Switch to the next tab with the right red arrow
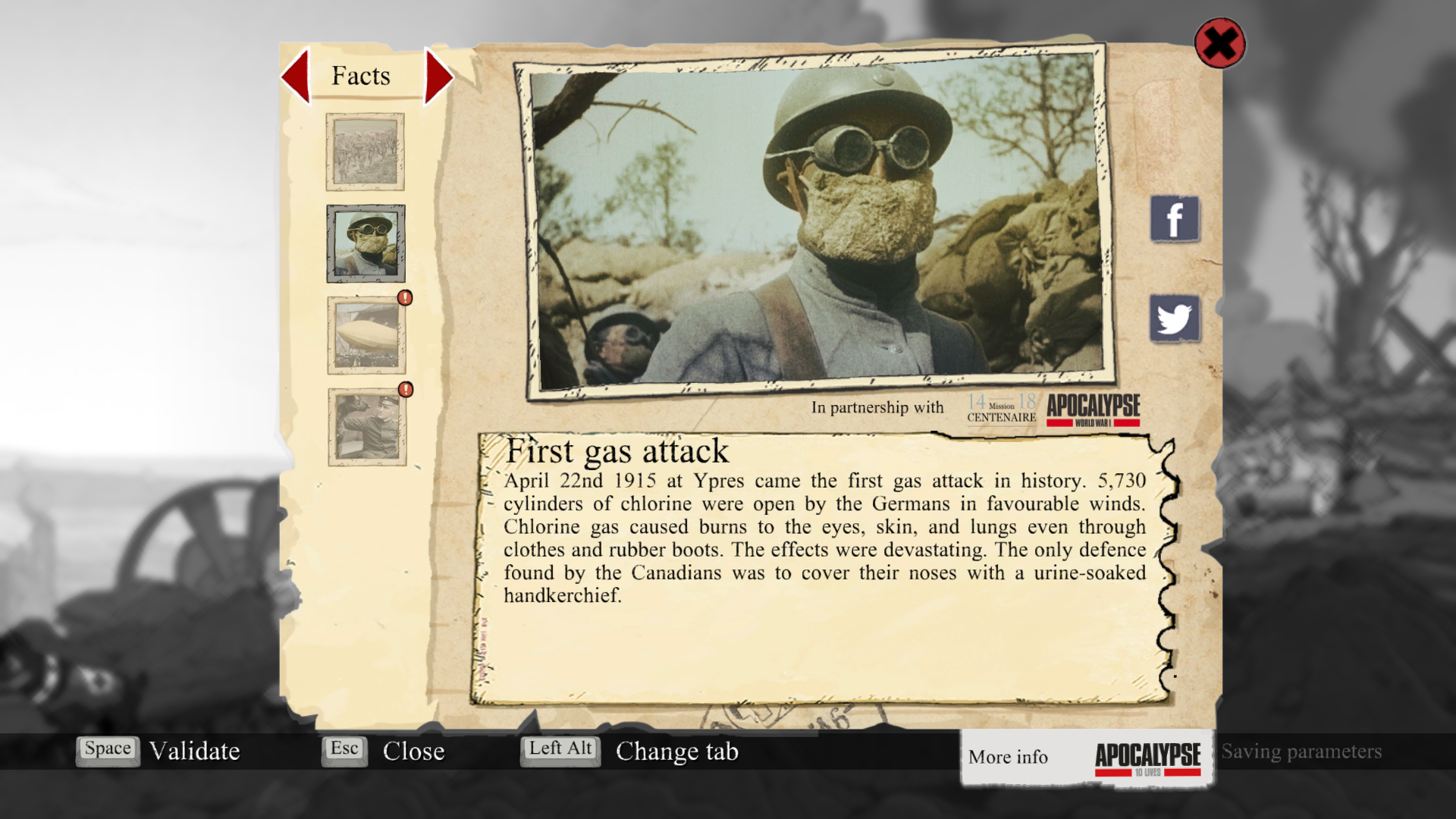Screen dimensions: 1456x819 coord(438,76)
